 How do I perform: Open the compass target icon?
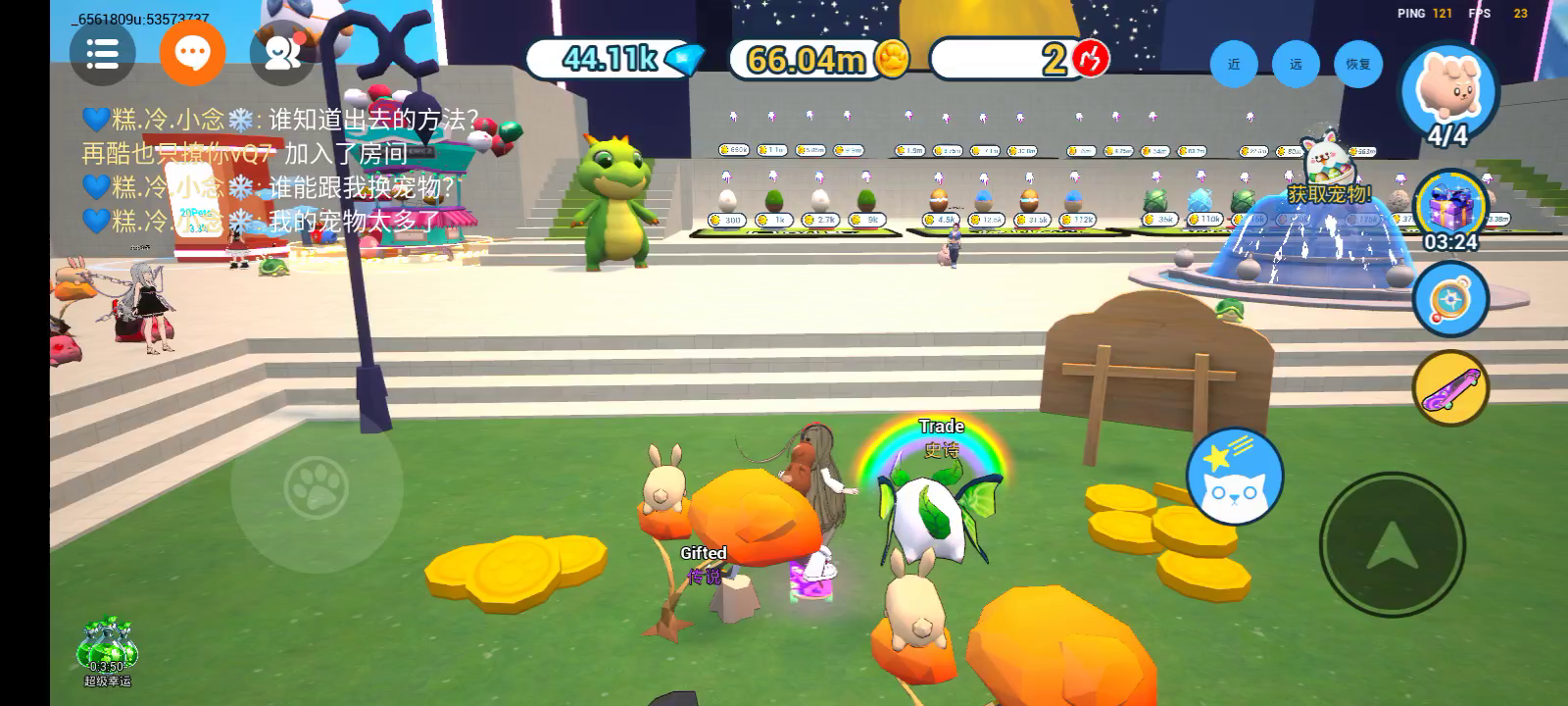pyautogui.click(x=1450, y=299)
